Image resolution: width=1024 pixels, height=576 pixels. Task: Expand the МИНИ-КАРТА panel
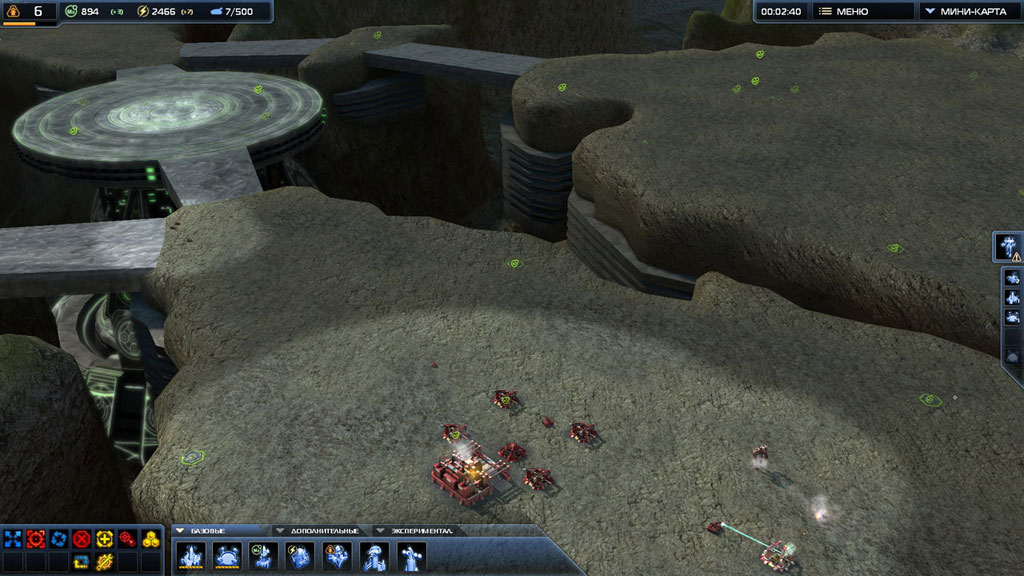tap(967, 11)
